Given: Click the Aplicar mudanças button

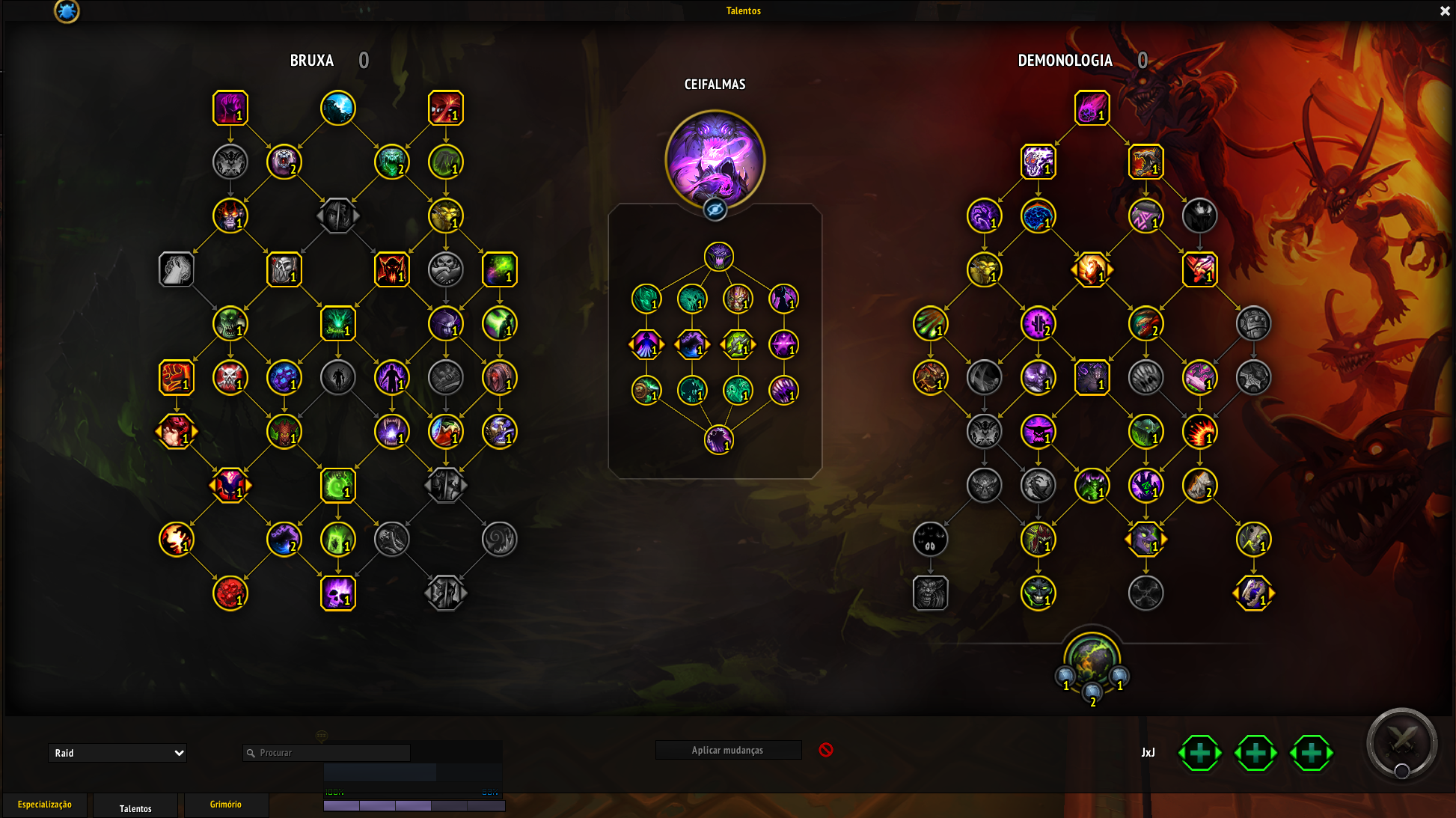Looking at the screenshot, I should 728,750.
